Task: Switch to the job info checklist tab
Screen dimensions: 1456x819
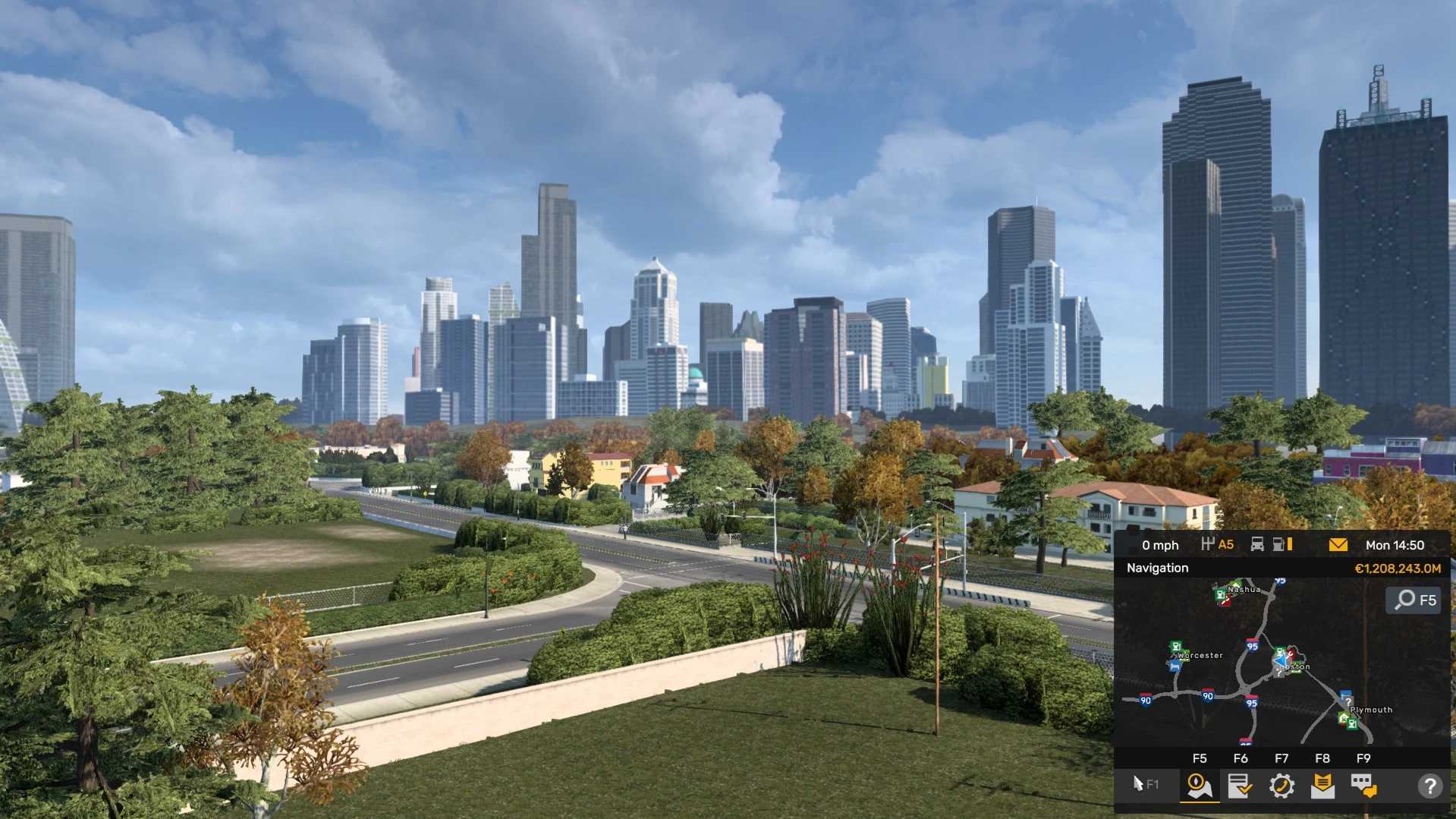Action: coord(1240,786)
